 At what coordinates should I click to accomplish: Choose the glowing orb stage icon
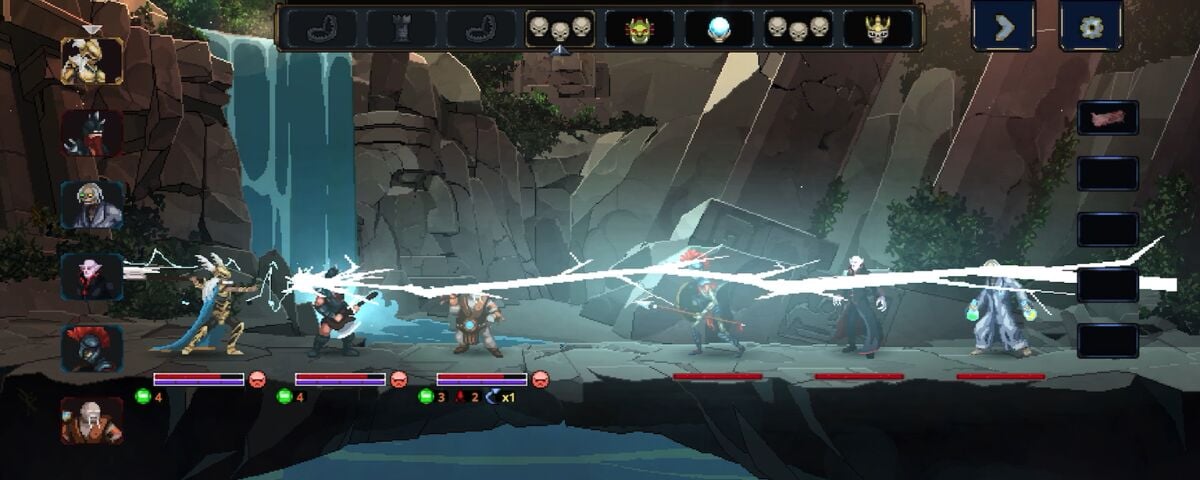719,29
